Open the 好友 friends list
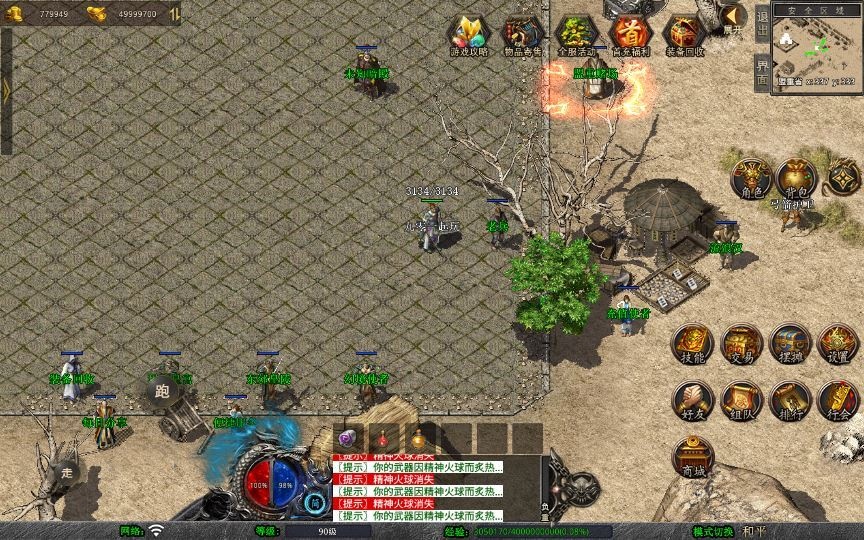 click(x=692, y=400)
